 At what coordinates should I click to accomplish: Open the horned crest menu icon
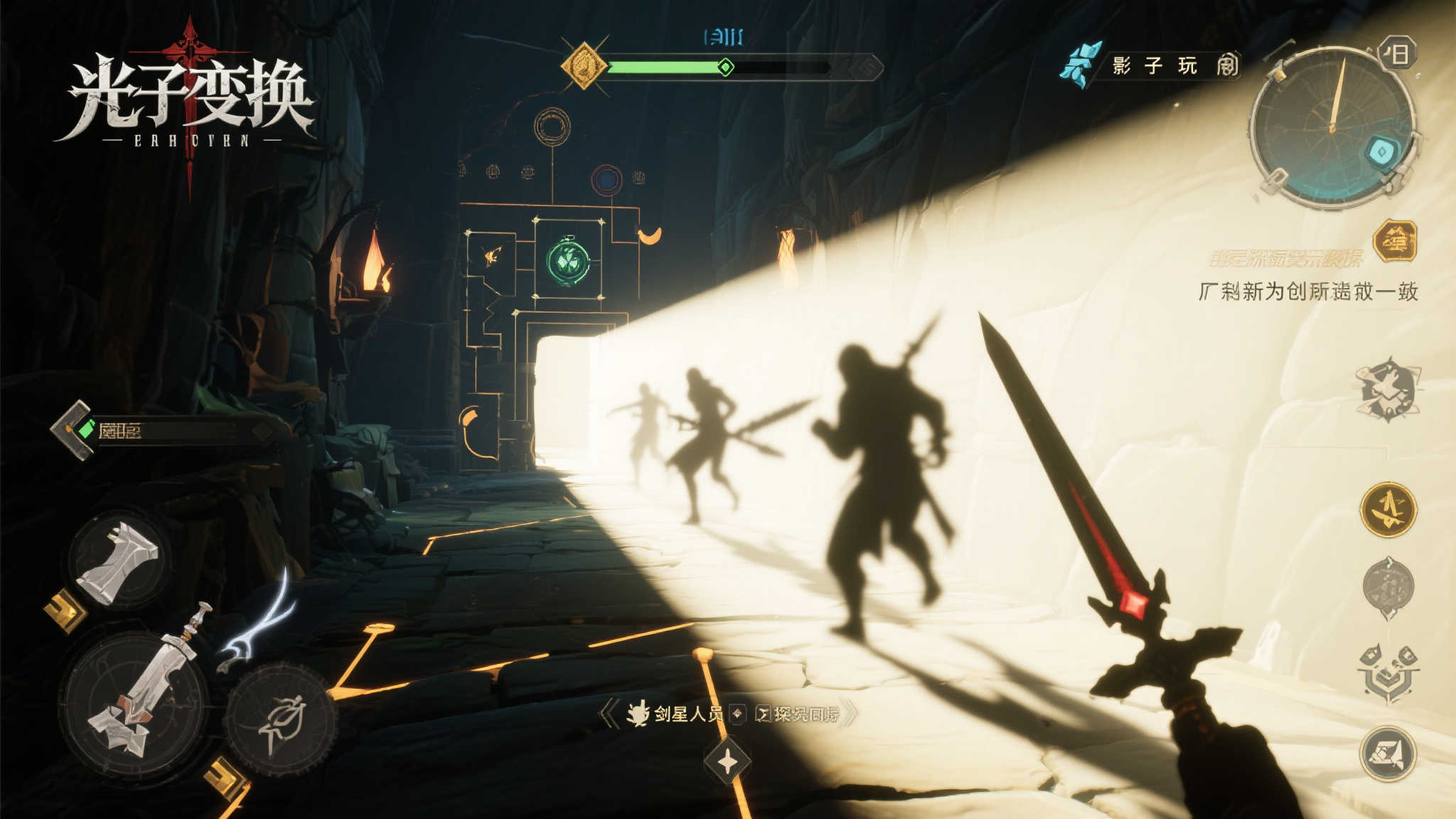tap(1388, 673)
